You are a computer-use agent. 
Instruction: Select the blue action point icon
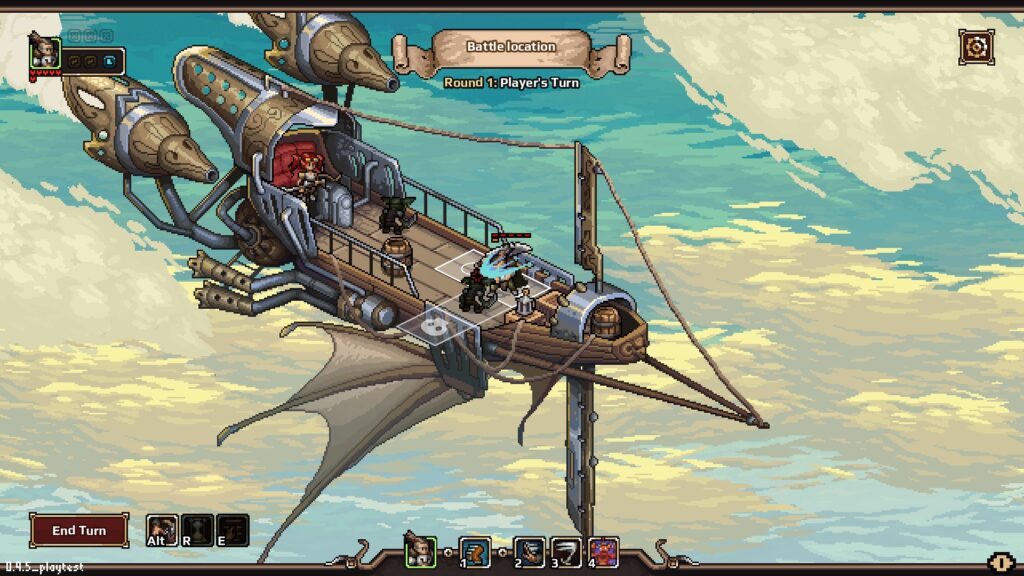click(109, 61)
